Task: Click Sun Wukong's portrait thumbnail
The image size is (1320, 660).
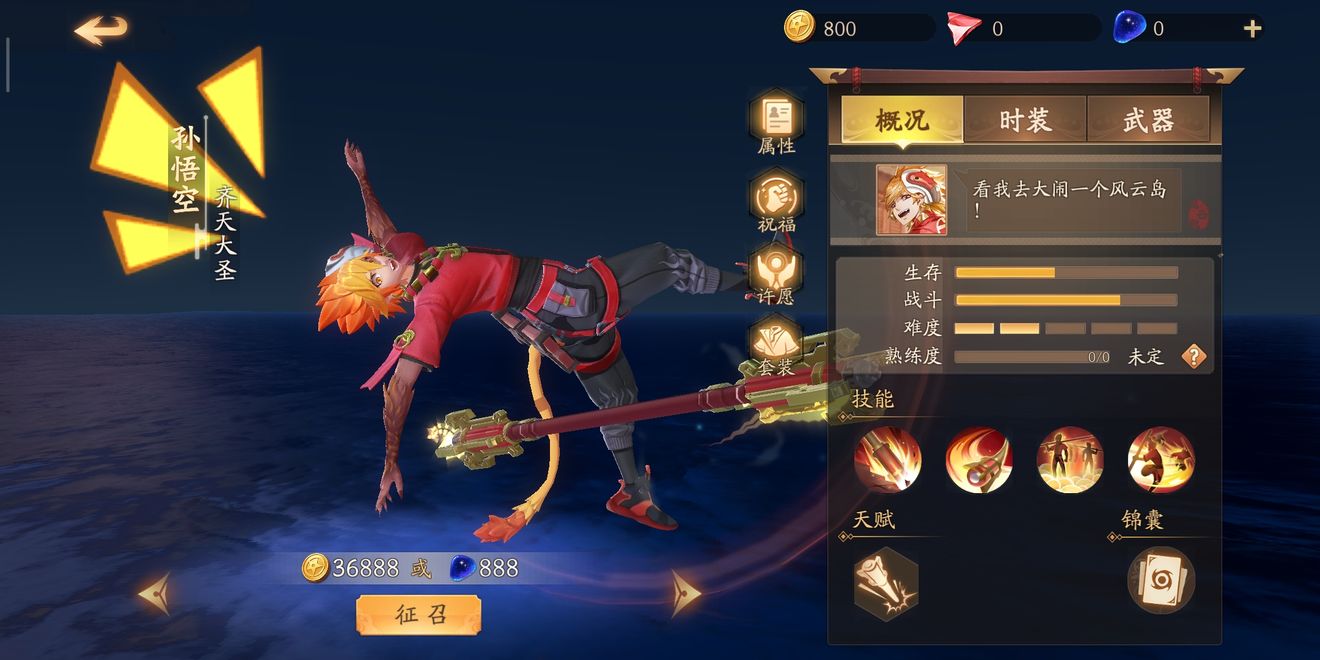Action: [911, 200]
